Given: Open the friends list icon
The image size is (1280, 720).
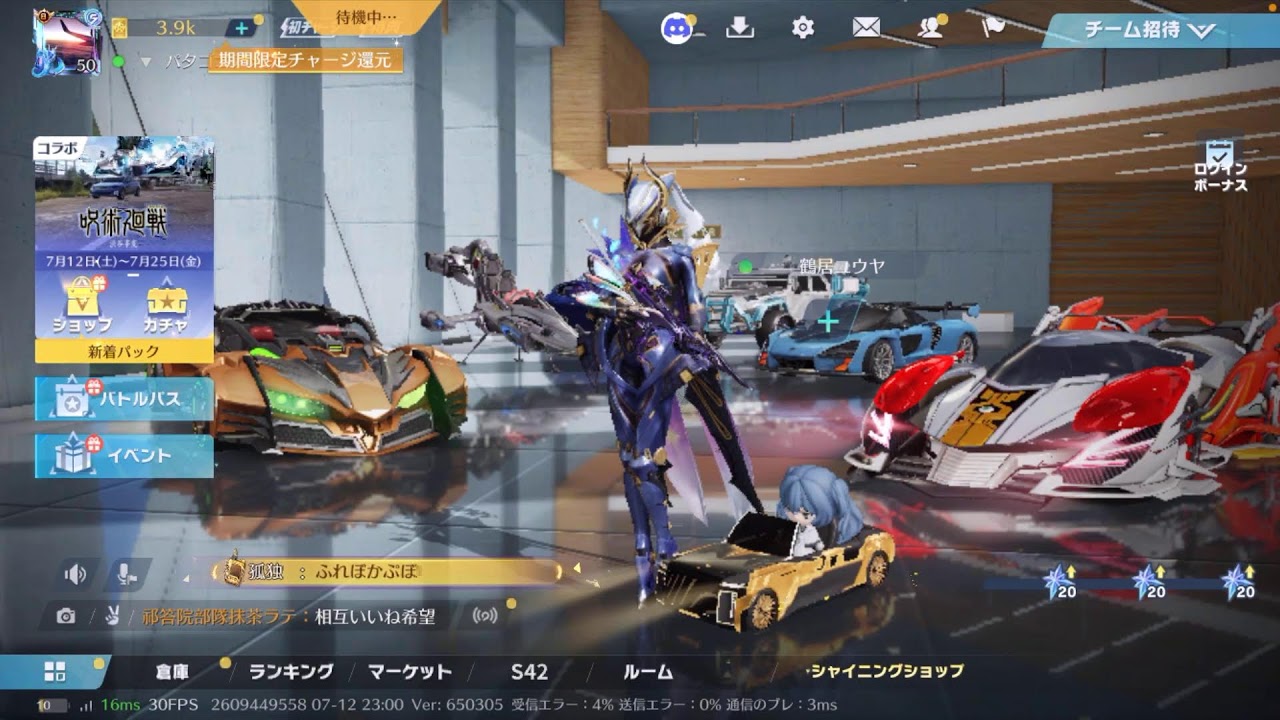Looking at the screenshot, I should tap(930, 28).
